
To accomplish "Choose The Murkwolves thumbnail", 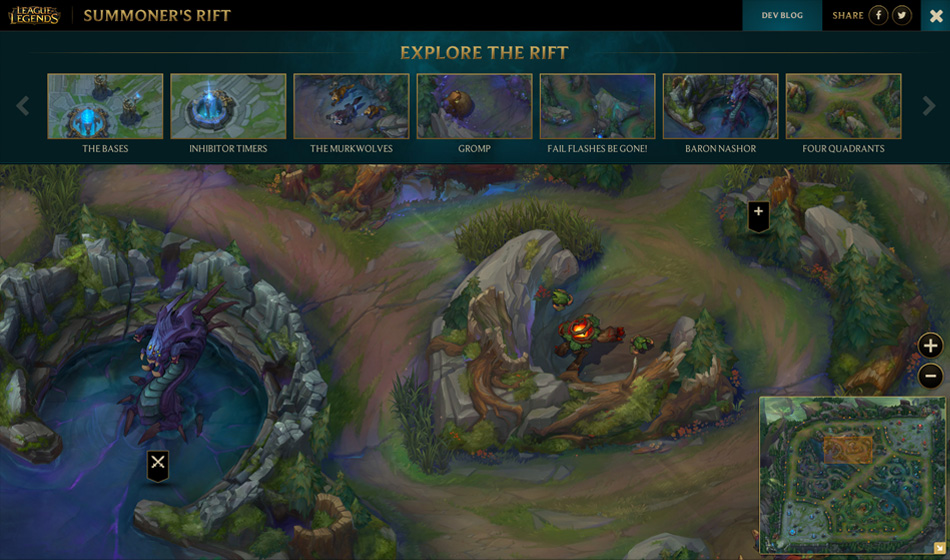I will [x=351, y=106].
